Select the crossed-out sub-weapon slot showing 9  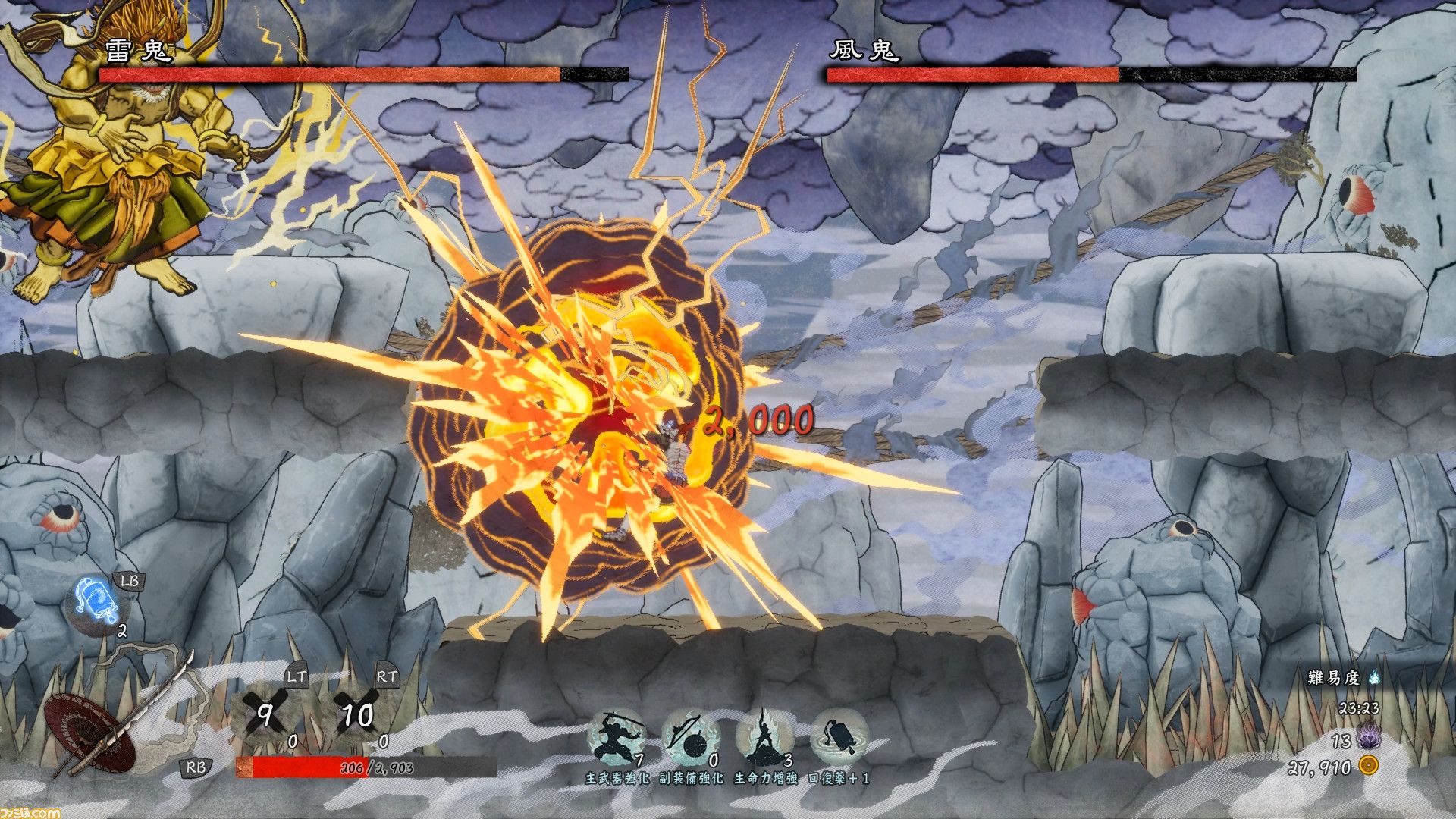click(x=265, y=714)
